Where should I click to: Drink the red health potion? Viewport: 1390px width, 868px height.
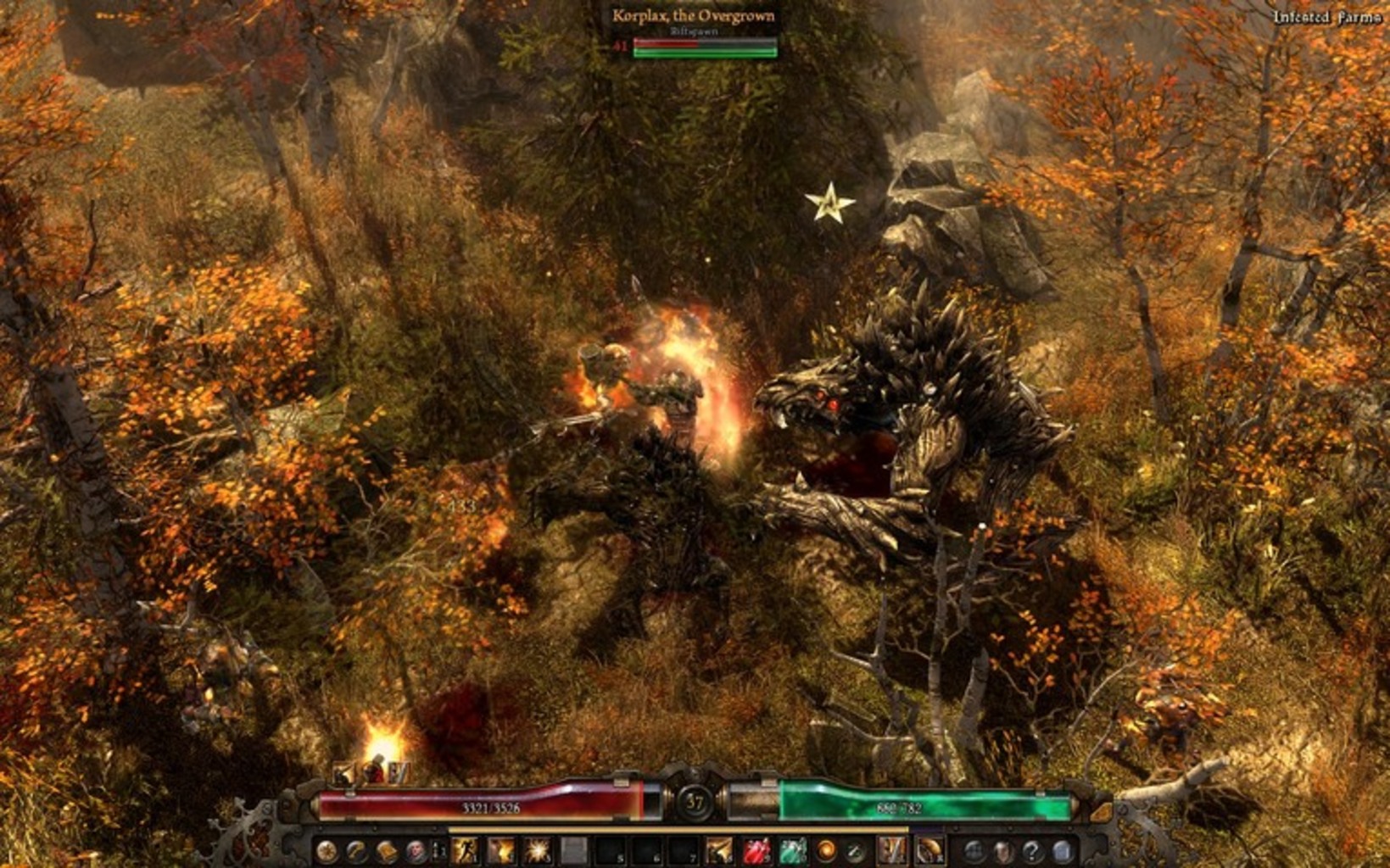point(756,850)
